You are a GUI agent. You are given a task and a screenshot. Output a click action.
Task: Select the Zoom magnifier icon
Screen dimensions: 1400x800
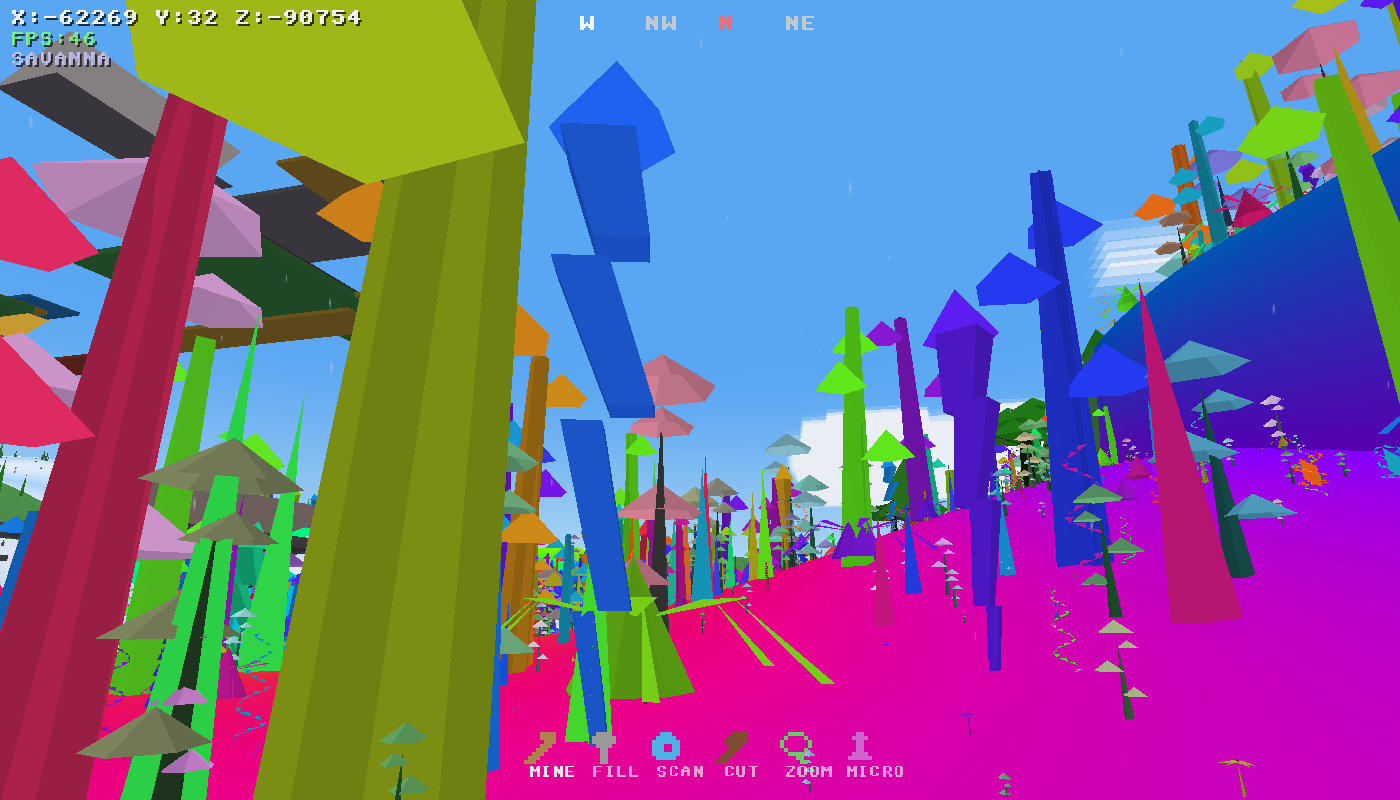[x=795, y=743]
